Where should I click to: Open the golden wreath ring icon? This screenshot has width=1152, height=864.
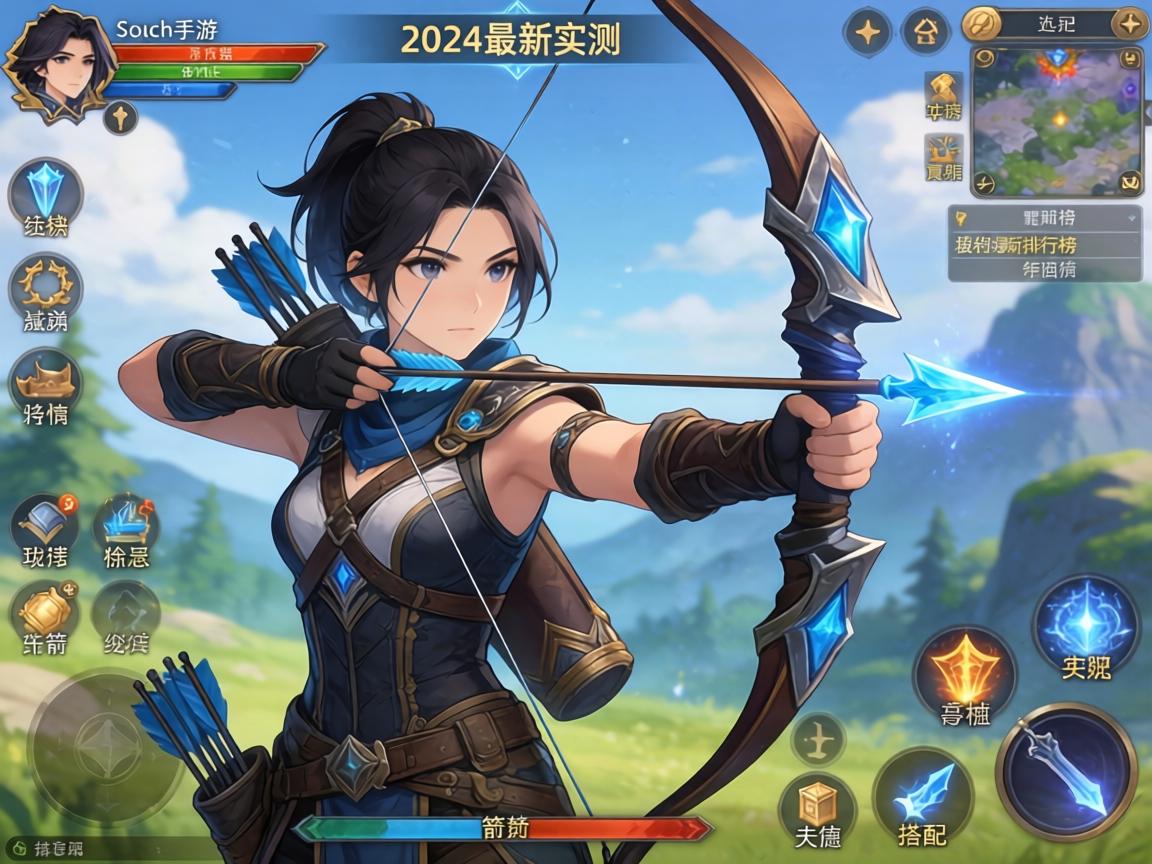pyautogui.click(x=46, y=287)
